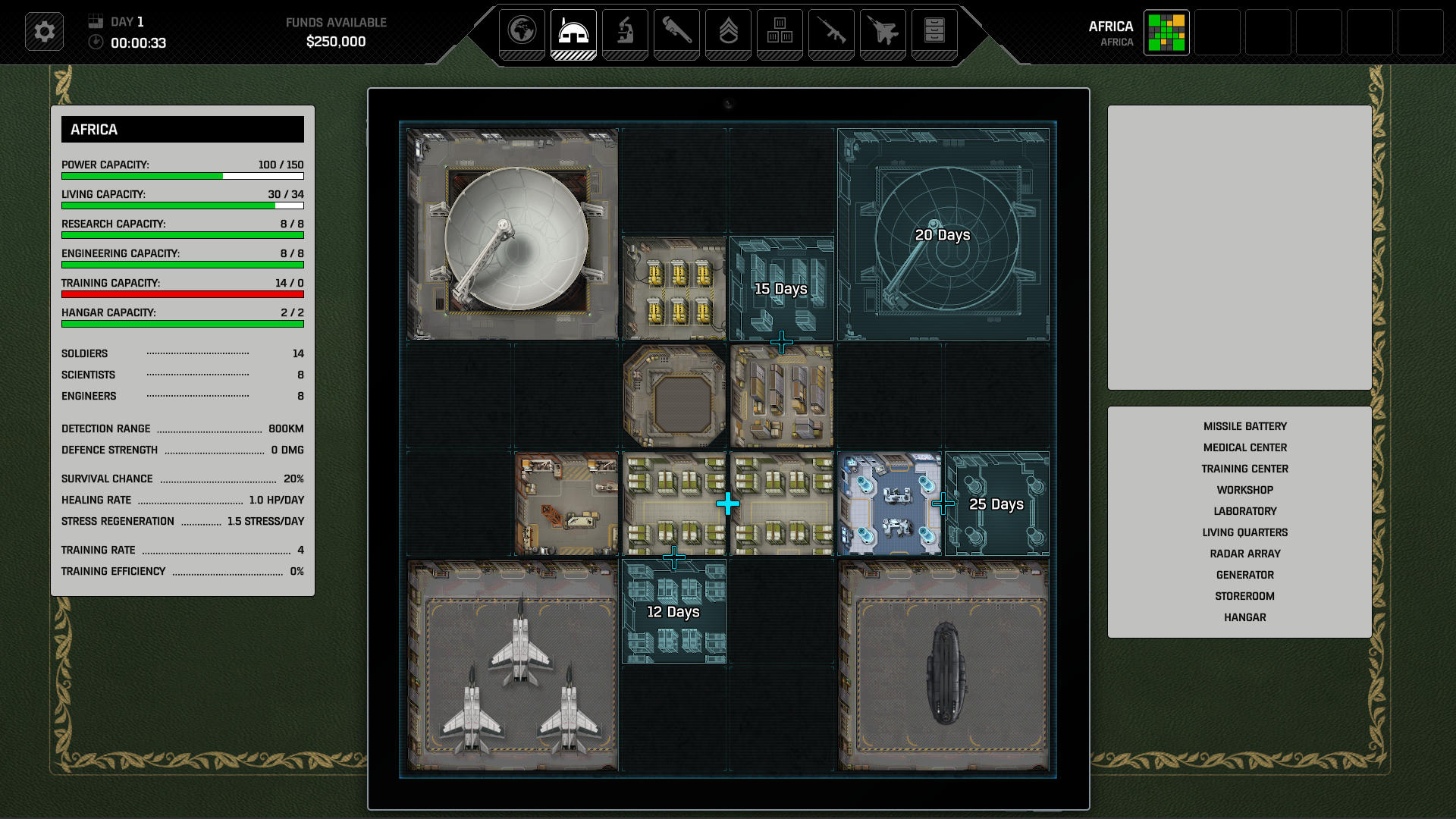Choose Living Quarters from the building list
The width and height of the screenshot is (1456, 819).
[1244, 532]
